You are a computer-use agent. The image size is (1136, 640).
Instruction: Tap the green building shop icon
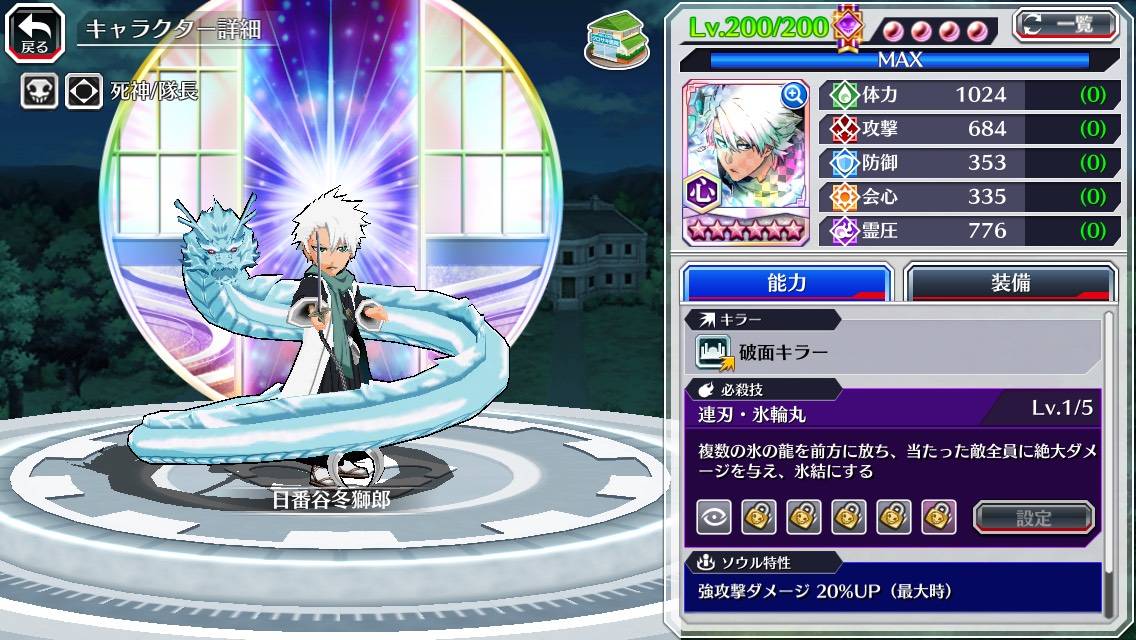point(611,36)
